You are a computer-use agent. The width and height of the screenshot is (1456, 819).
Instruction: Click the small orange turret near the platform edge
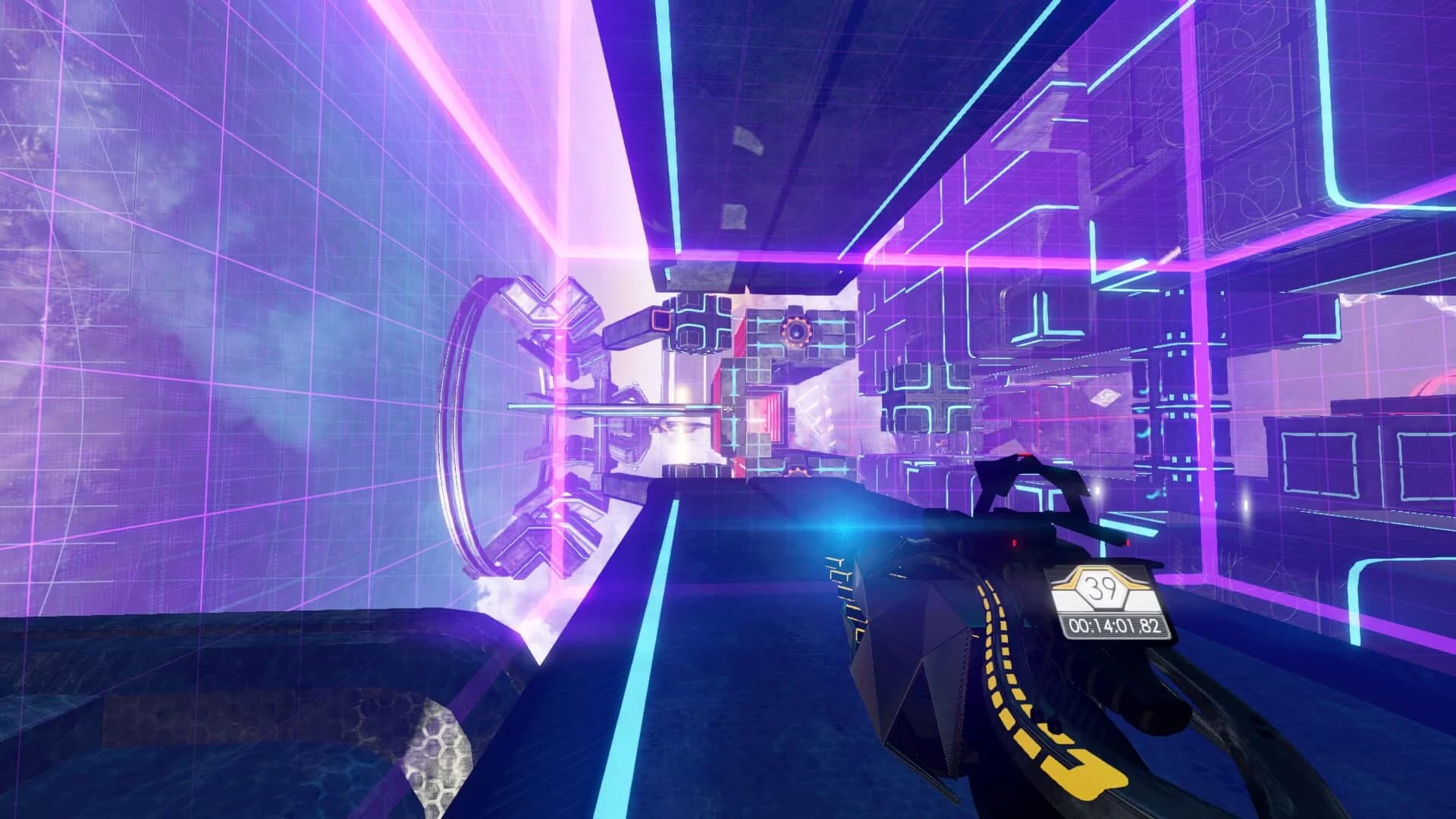(796, 470)
